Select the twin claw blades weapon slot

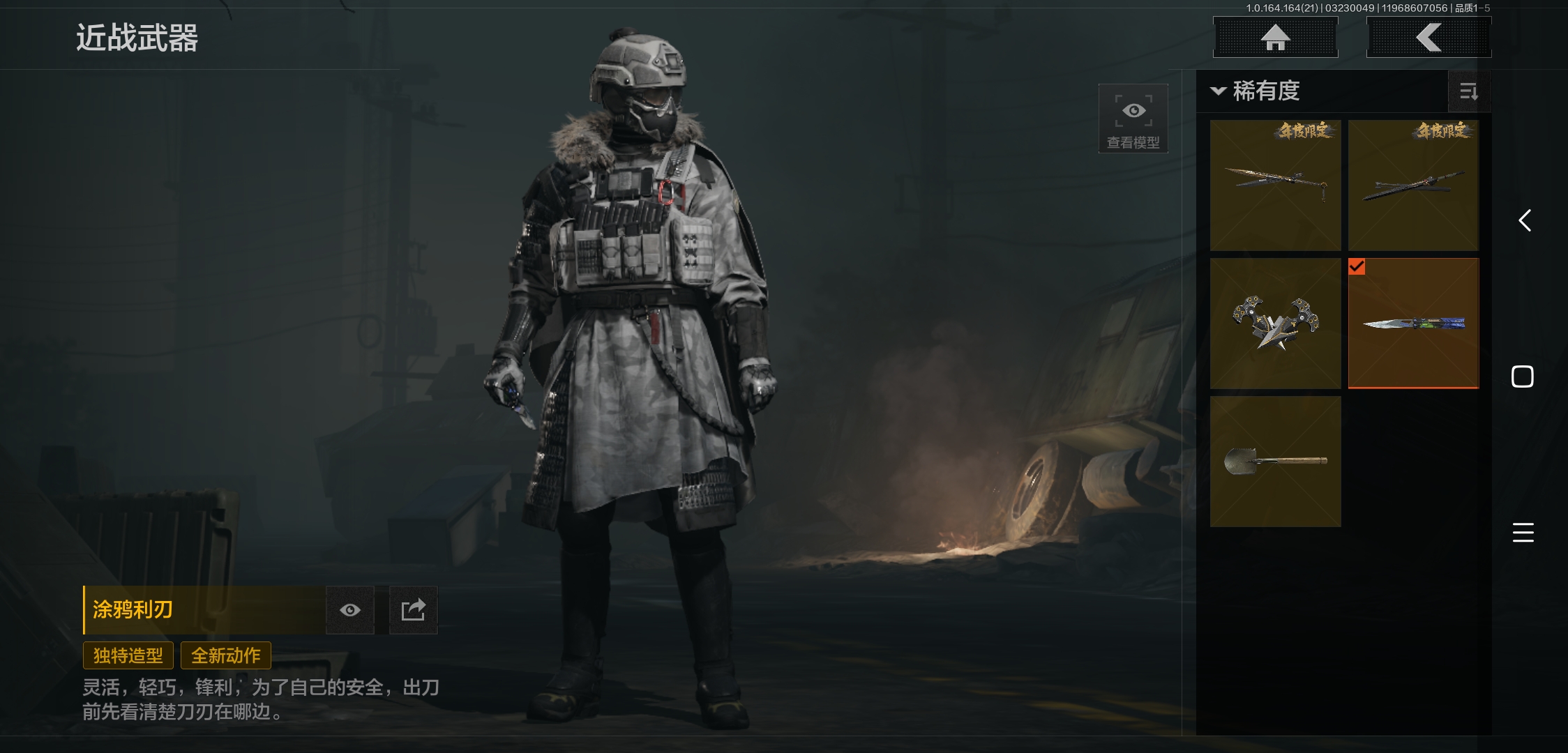tap(1275, 323)
